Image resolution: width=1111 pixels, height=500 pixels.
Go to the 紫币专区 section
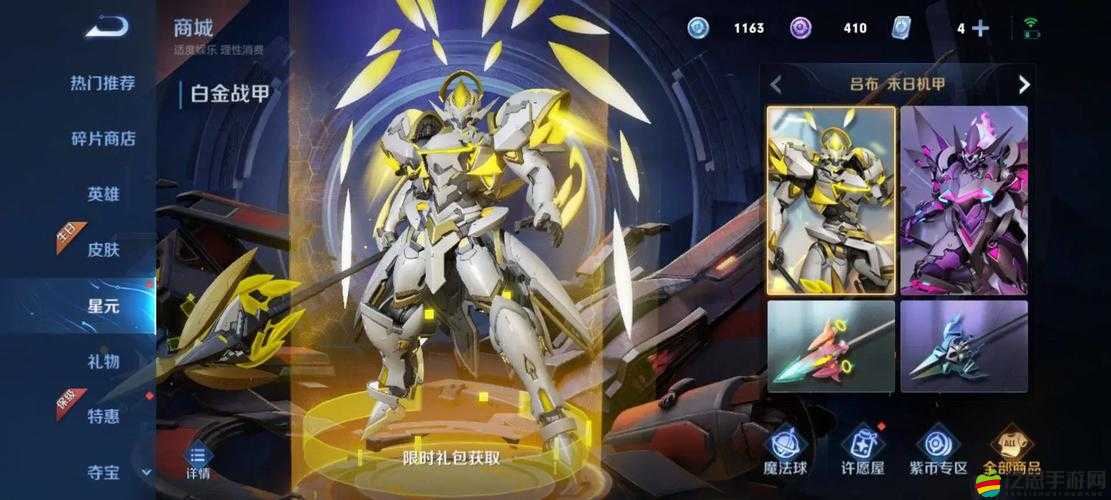coord(937,449)
